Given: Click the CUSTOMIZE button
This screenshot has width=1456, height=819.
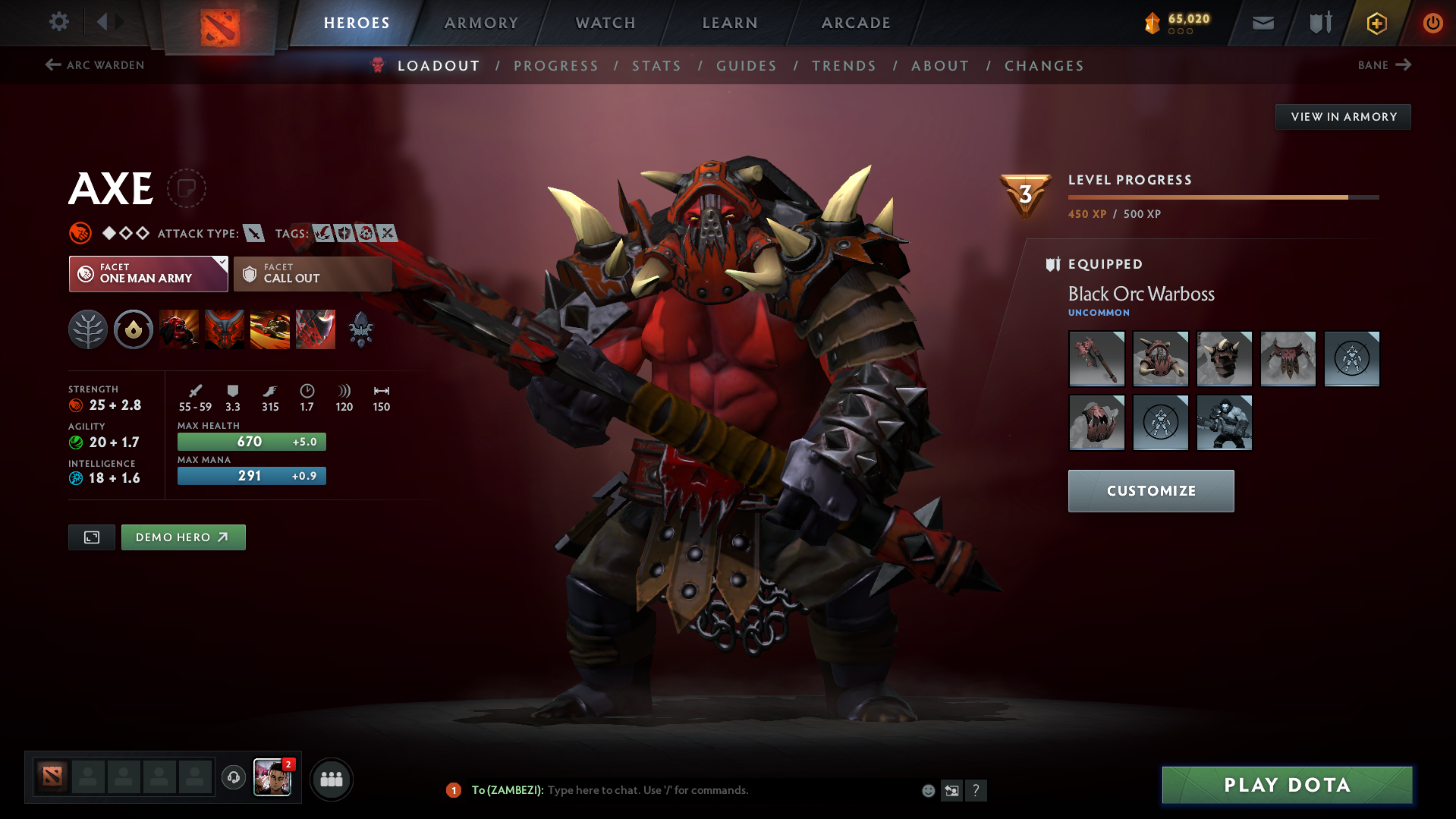Looking at the screenshot, I should pyautogui.click(x=1150, y=490).
